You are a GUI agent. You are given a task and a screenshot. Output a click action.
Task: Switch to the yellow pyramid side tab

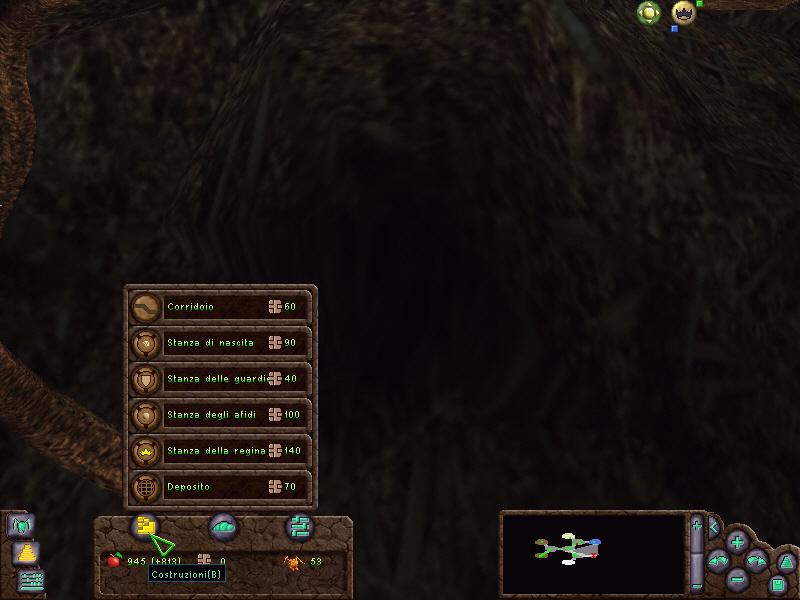26,552
